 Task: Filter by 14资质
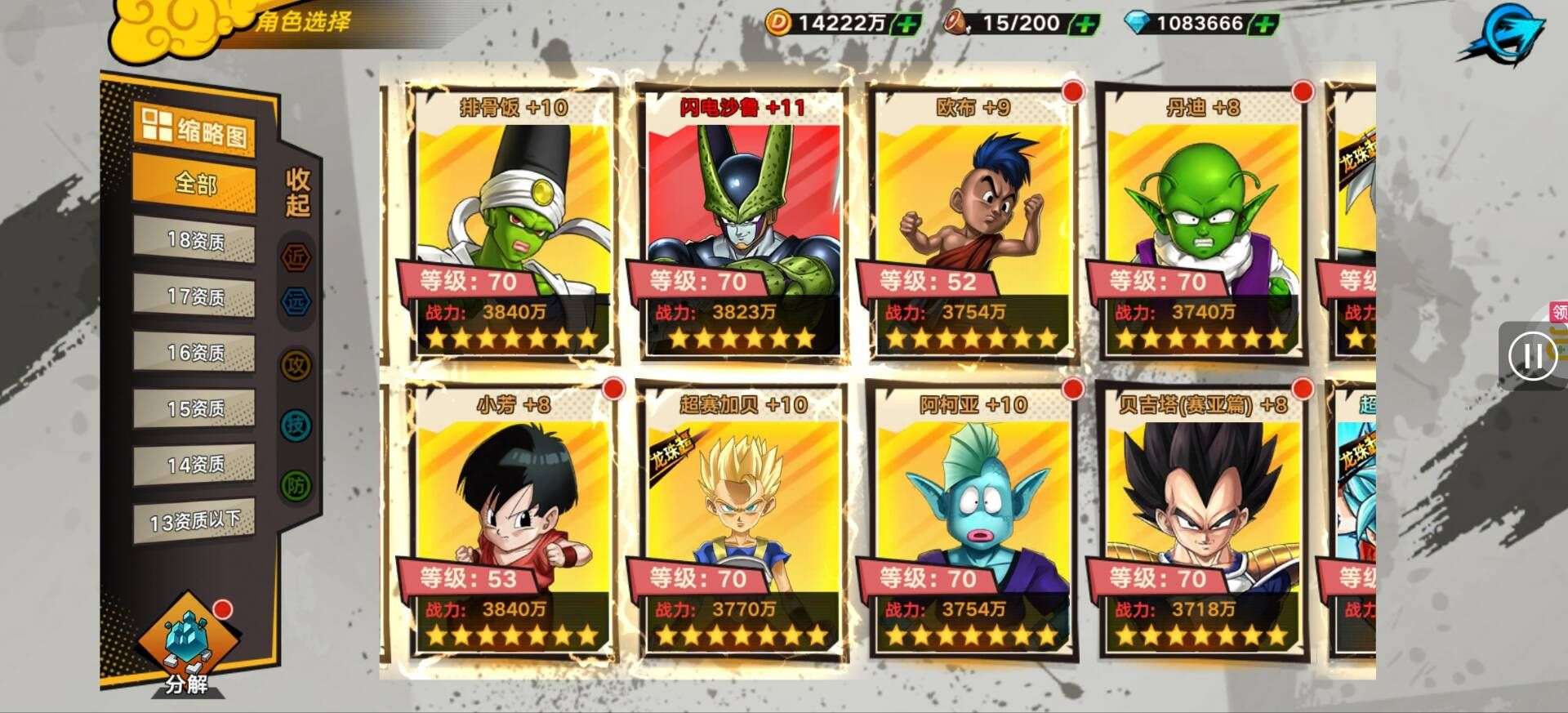tap(195, 465)
